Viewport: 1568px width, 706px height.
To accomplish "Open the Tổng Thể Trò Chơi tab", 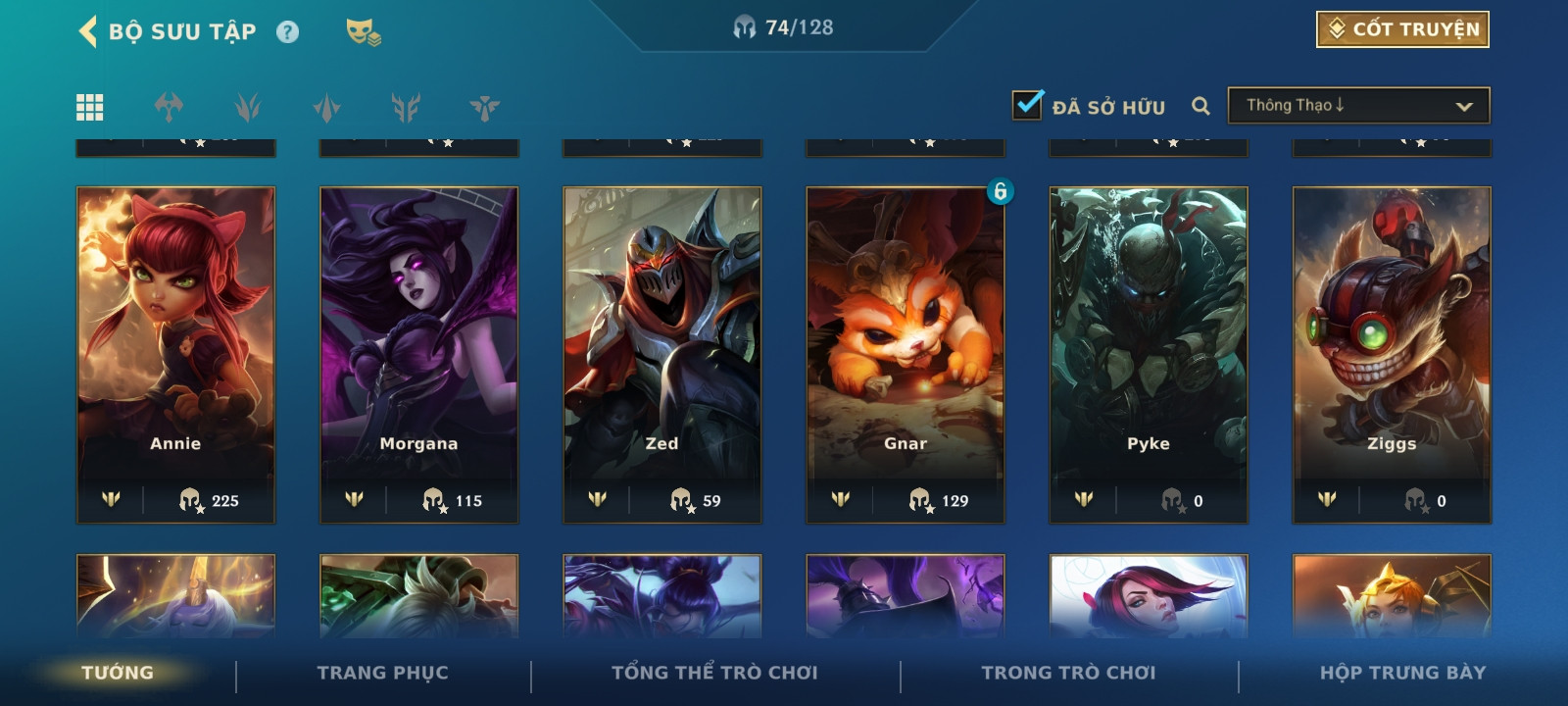I will tap(714, 673).
